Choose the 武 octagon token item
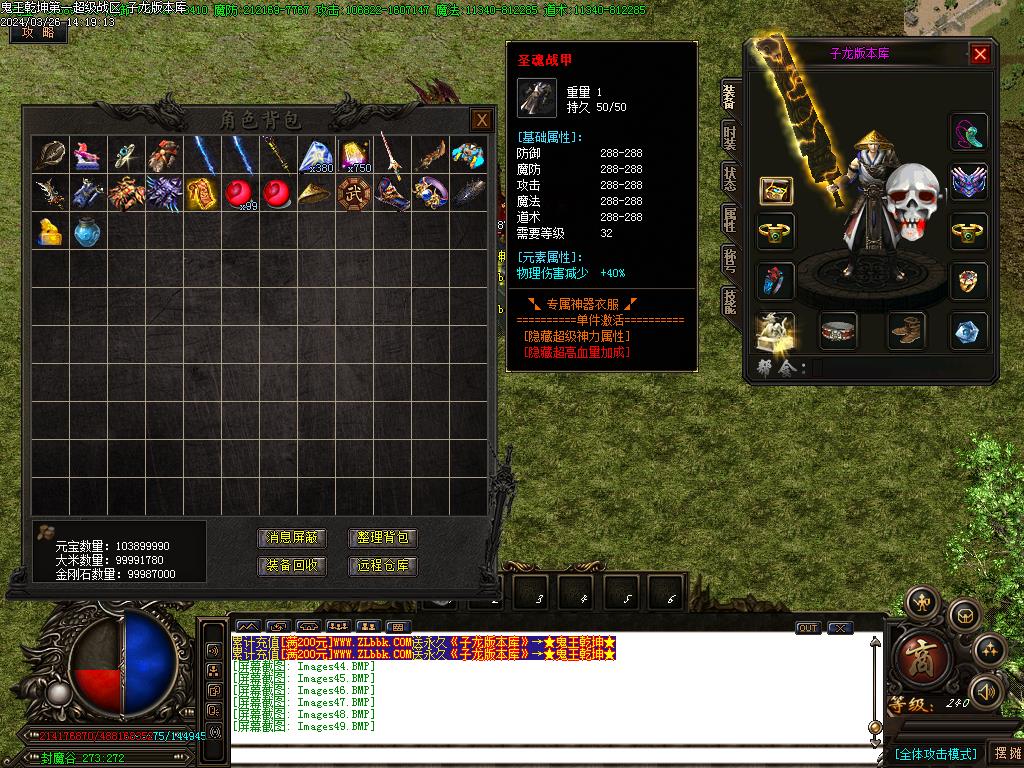This screenshot has width=1024, height=768. point(353,193)
